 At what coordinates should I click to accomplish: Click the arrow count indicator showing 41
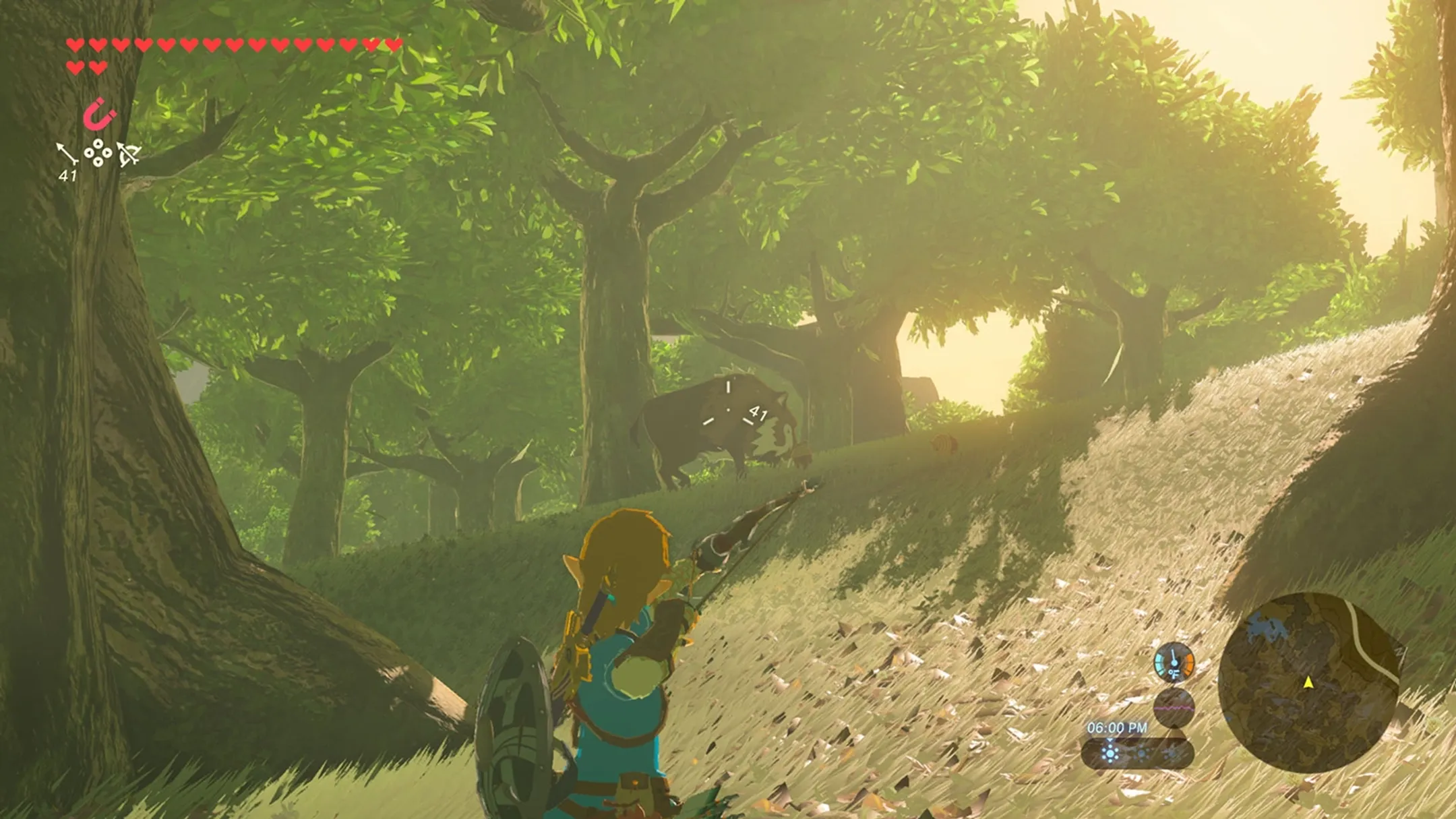(x=68, y=175)
